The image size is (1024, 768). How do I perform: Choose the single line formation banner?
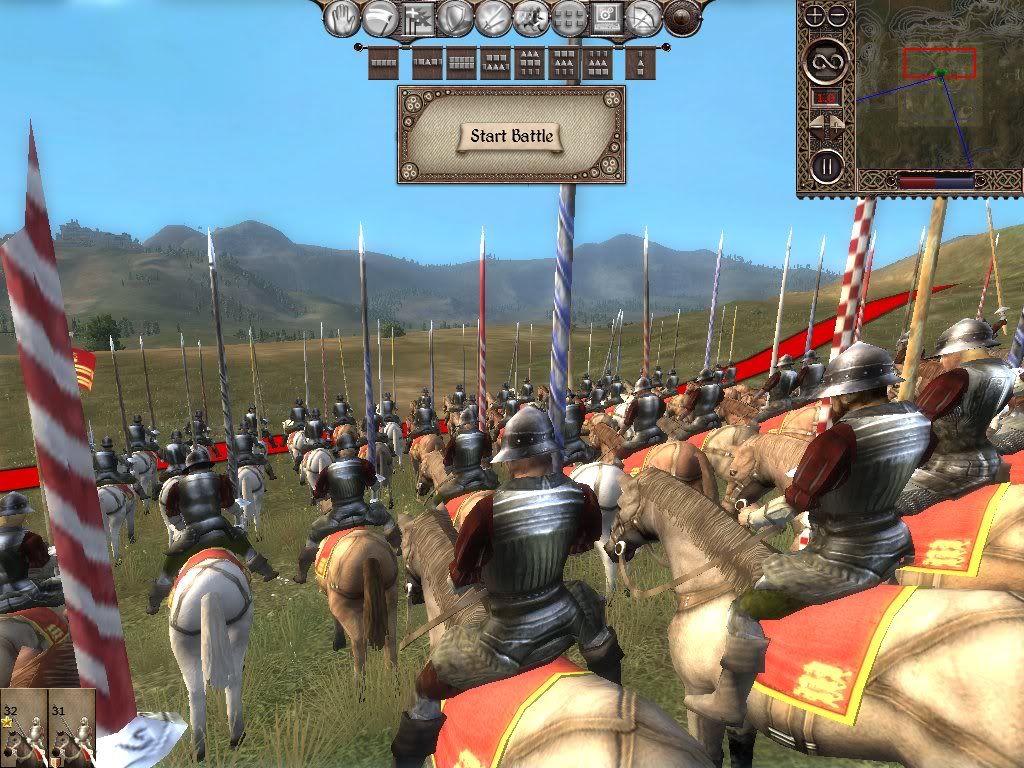[384, 62]
